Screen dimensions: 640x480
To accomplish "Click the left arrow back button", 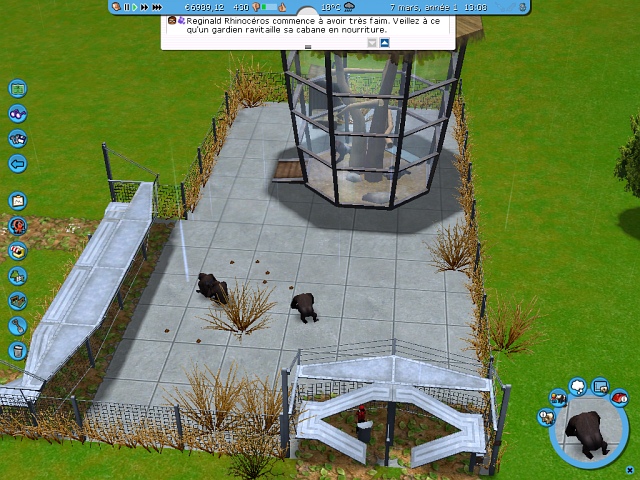I will [17, 163].
